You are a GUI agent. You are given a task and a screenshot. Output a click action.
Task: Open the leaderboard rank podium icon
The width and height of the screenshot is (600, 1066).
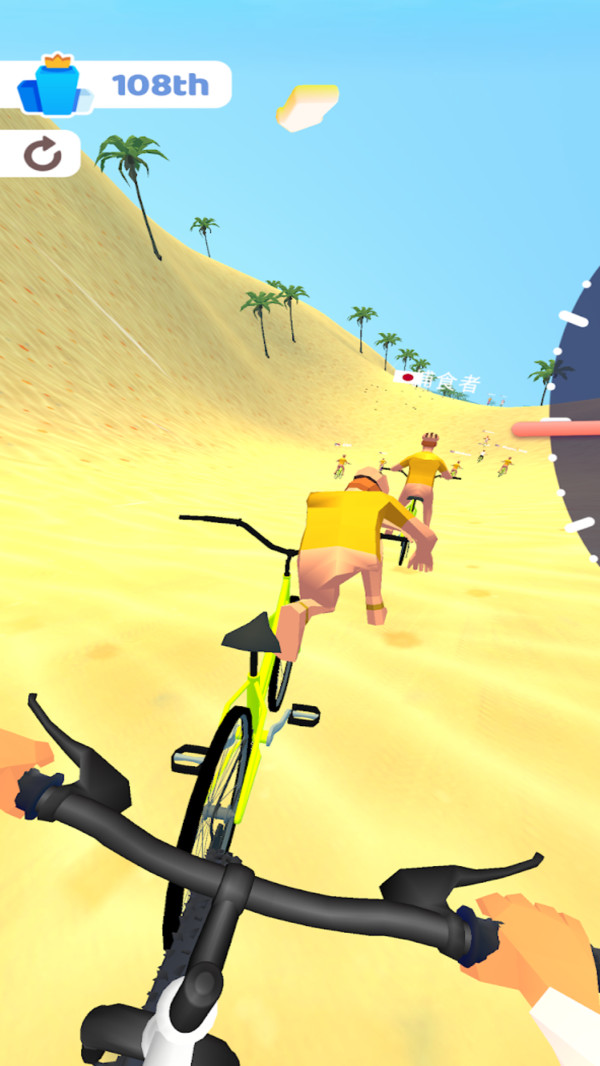pos(55,86)
